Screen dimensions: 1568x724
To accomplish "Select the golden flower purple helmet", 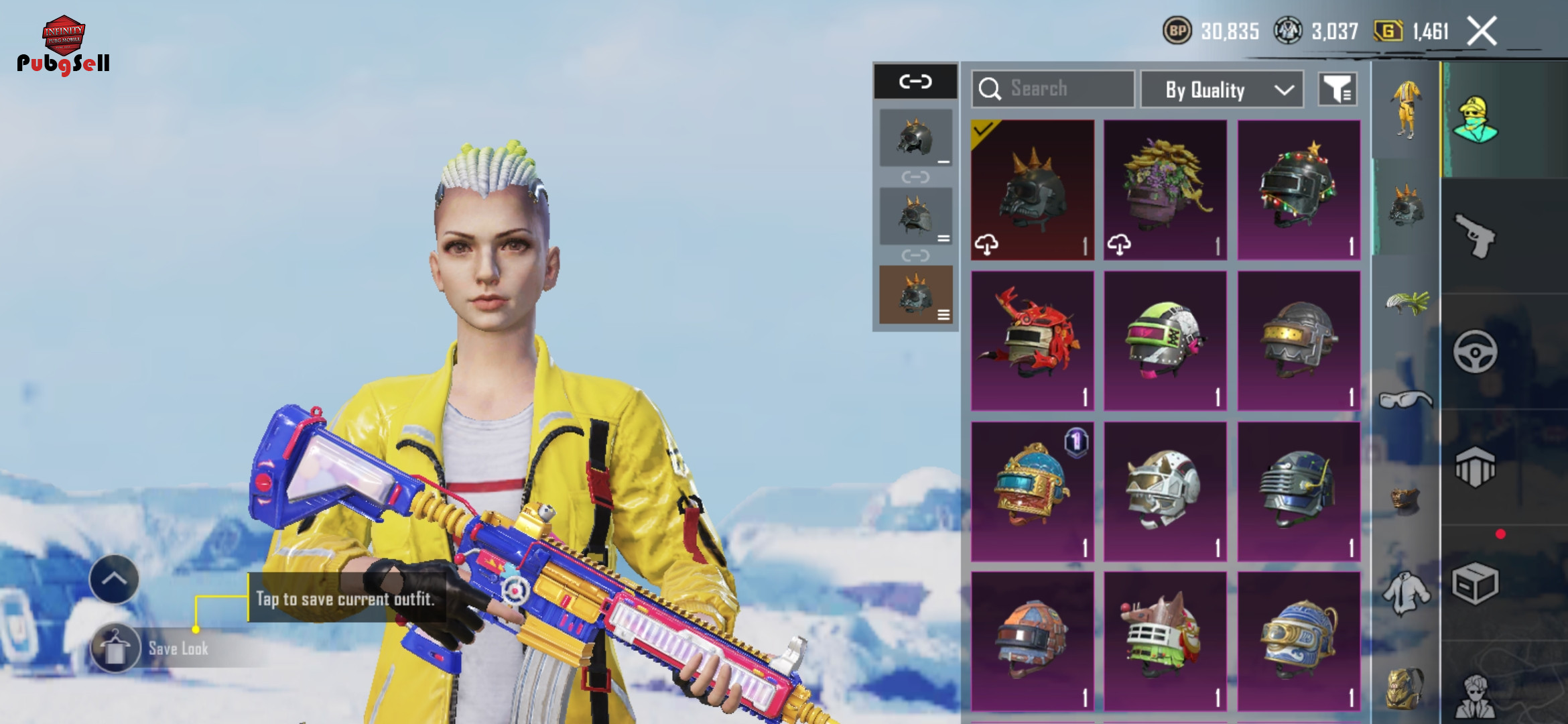I will [1165, 190].
